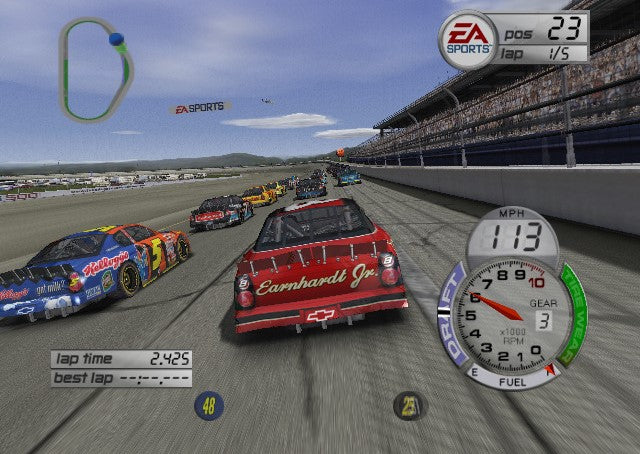Click the oval track minimap
Screen dimensions: 640x454
pos(95,70)
